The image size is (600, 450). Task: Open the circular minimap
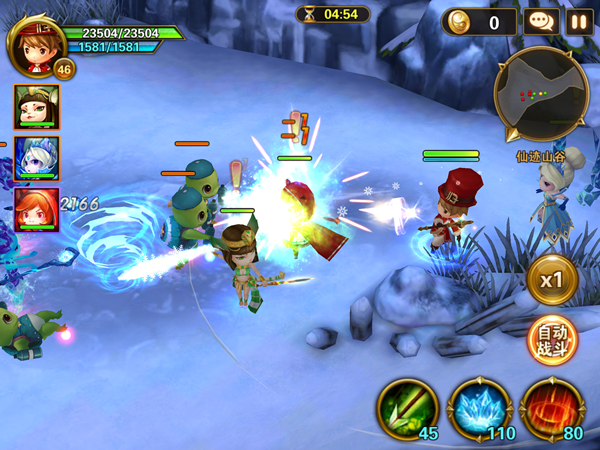540,96
